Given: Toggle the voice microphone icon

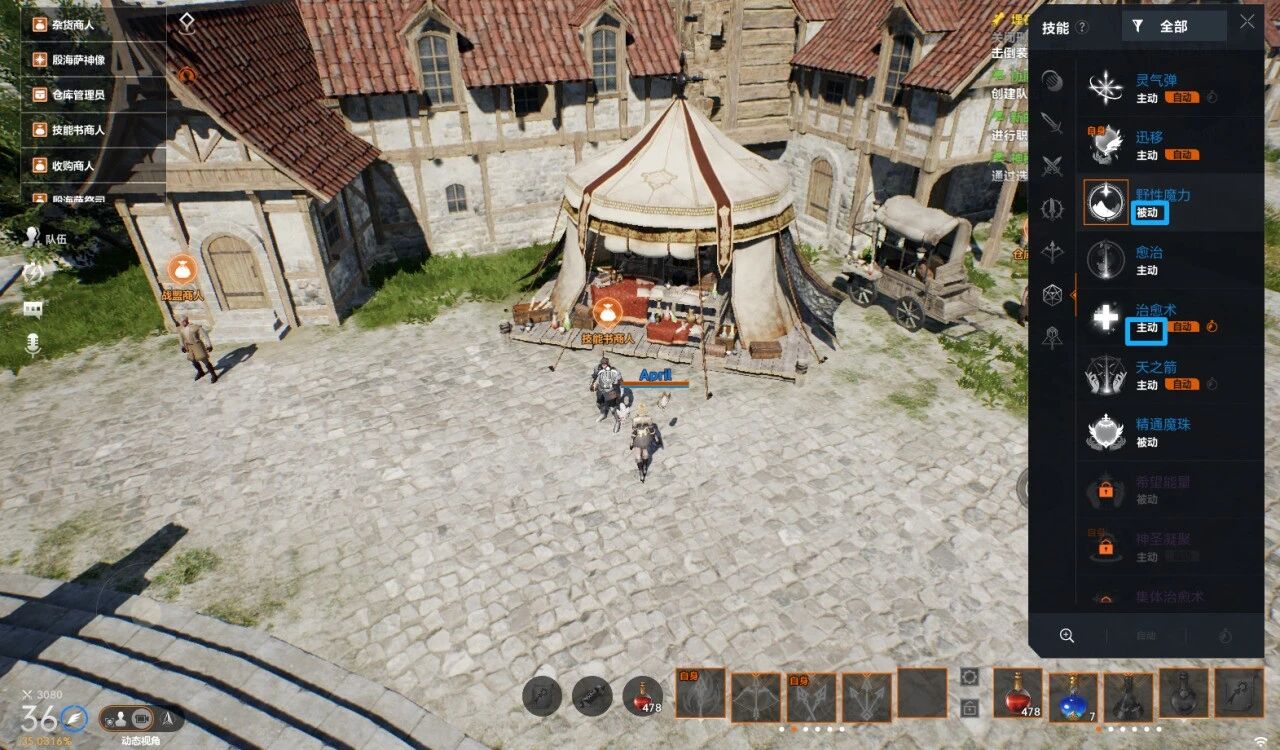Looking at the screenshot, I should [33, 345].
